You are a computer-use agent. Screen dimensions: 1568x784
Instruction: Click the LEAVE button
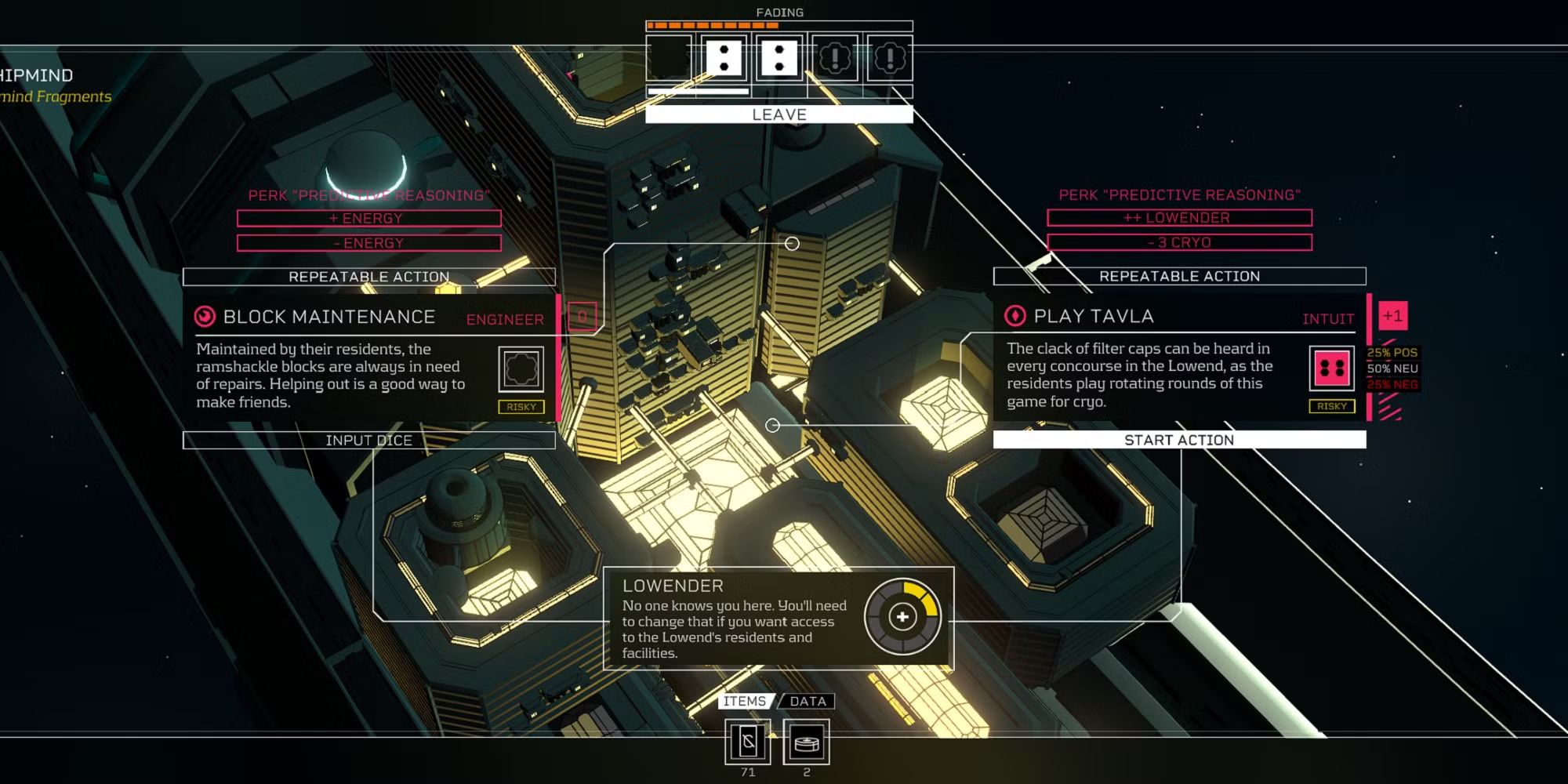(x=779, y=114)
